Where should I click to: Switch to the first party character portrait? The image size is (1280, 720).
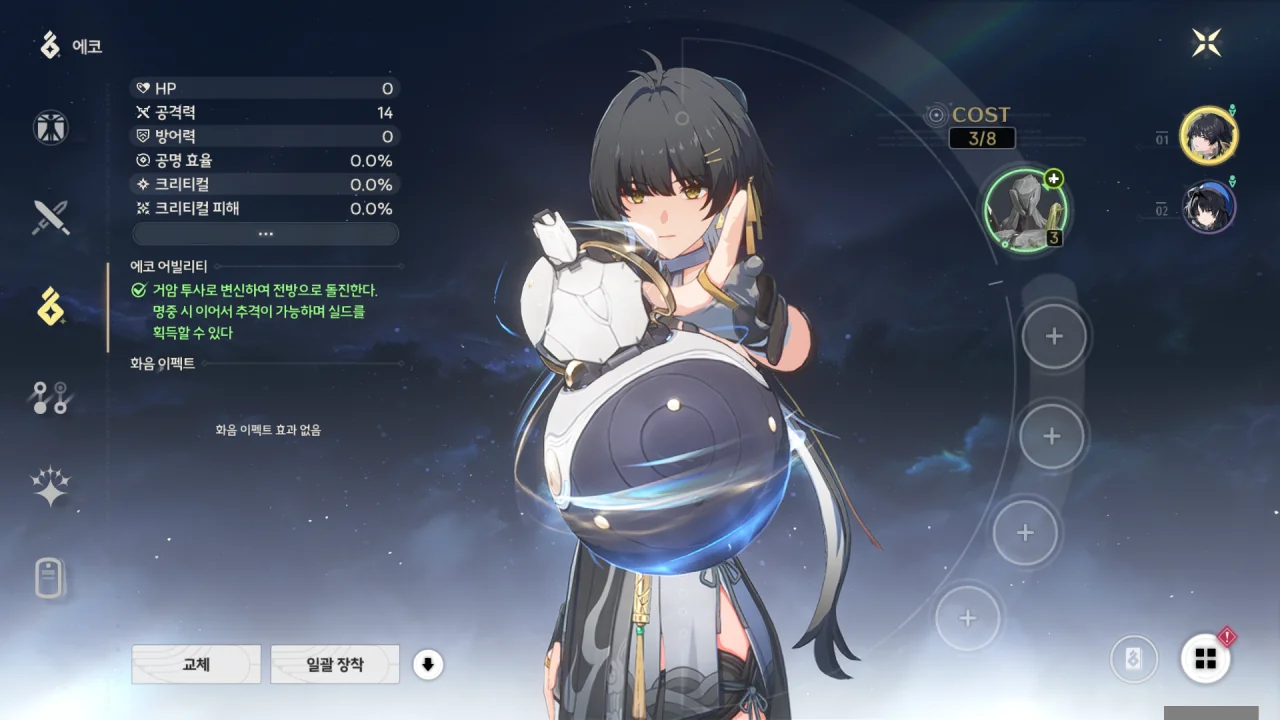[x=1208, y=135]
